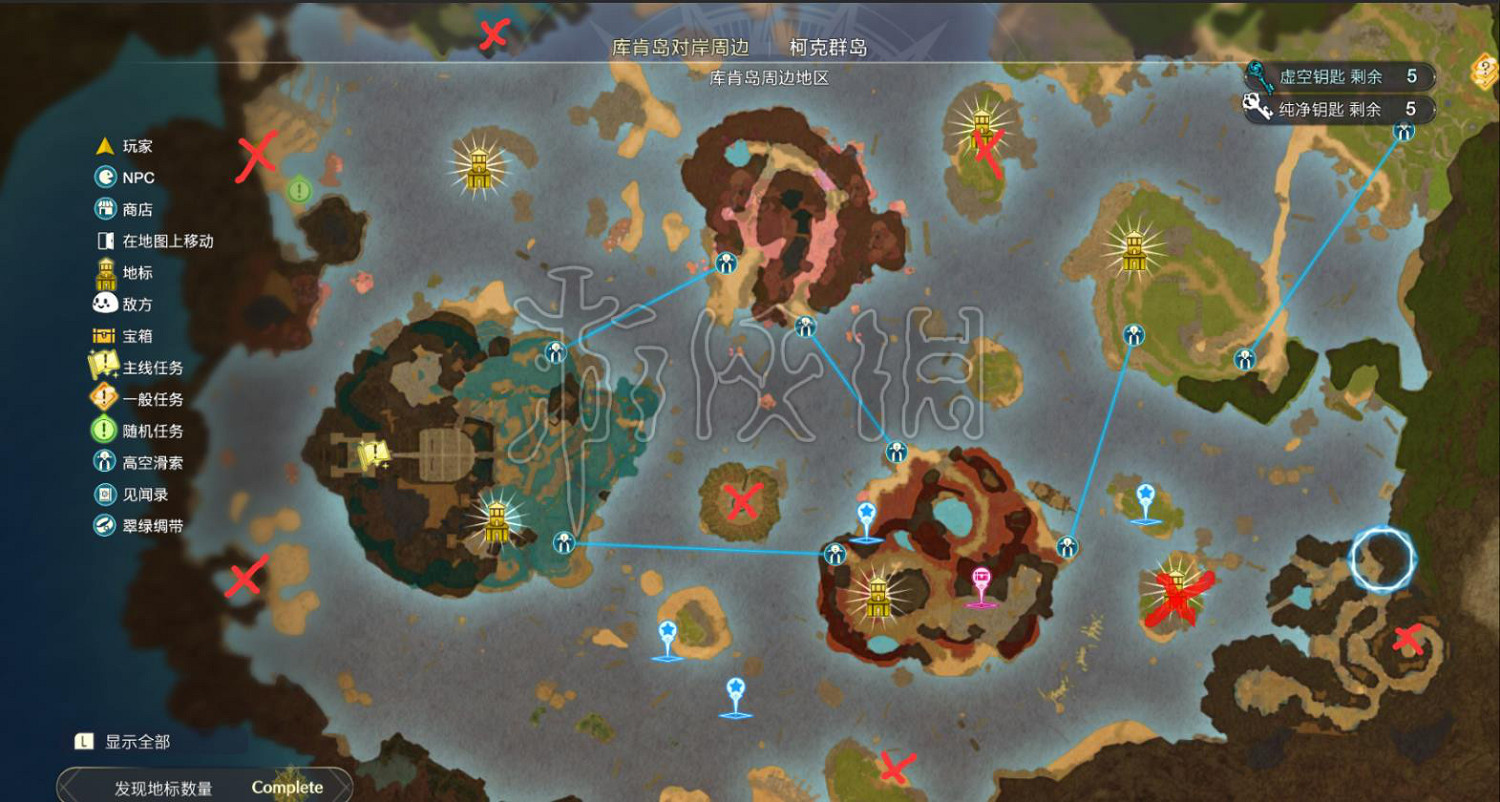Click the 敌方 enemy face icon in the legend
The height and width of the screenshot is (802, 1500).
tap(106, 304)
